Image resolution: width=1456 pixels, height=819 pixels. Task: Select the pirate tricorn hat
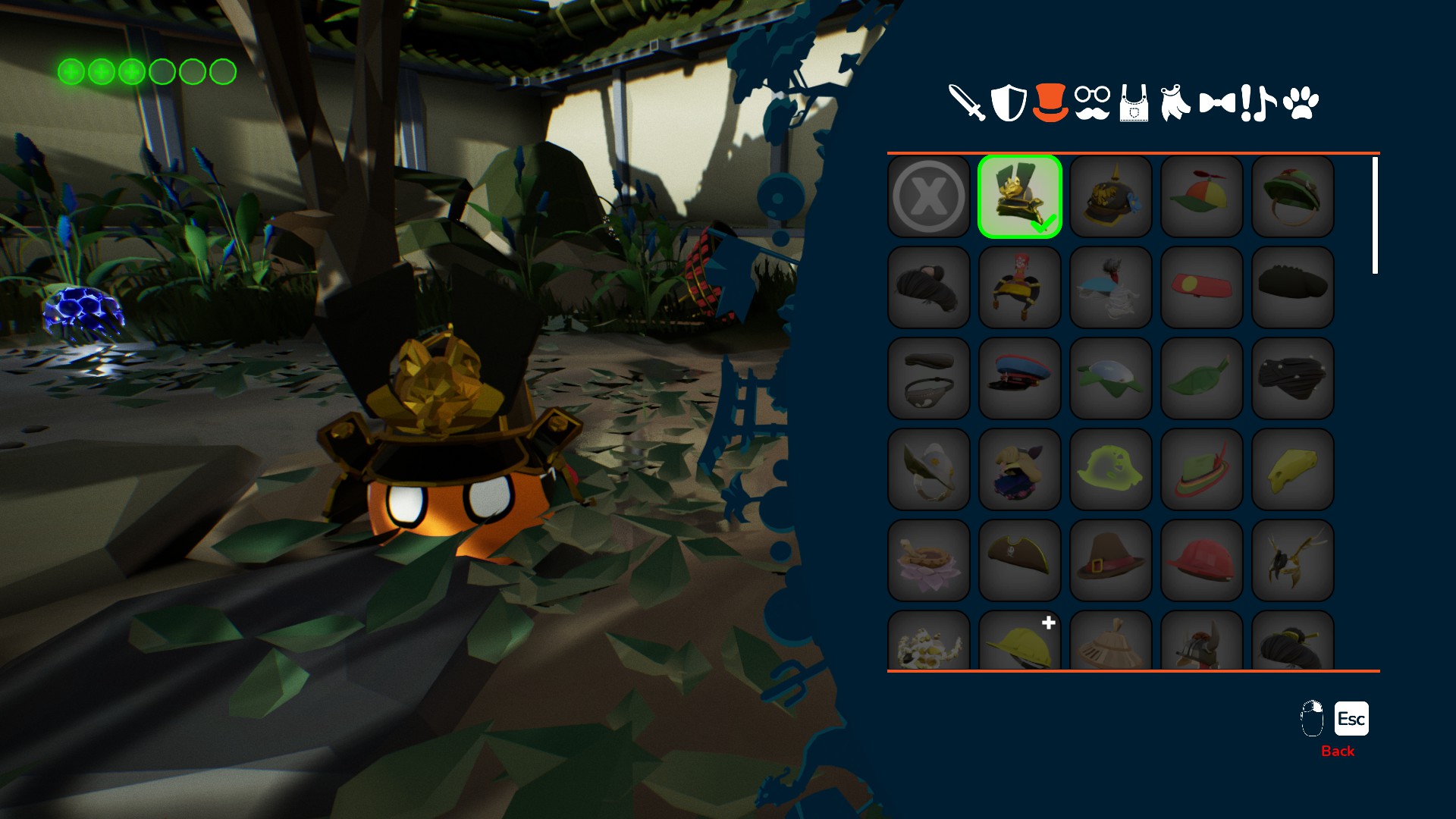click(x=1020, y=560)
